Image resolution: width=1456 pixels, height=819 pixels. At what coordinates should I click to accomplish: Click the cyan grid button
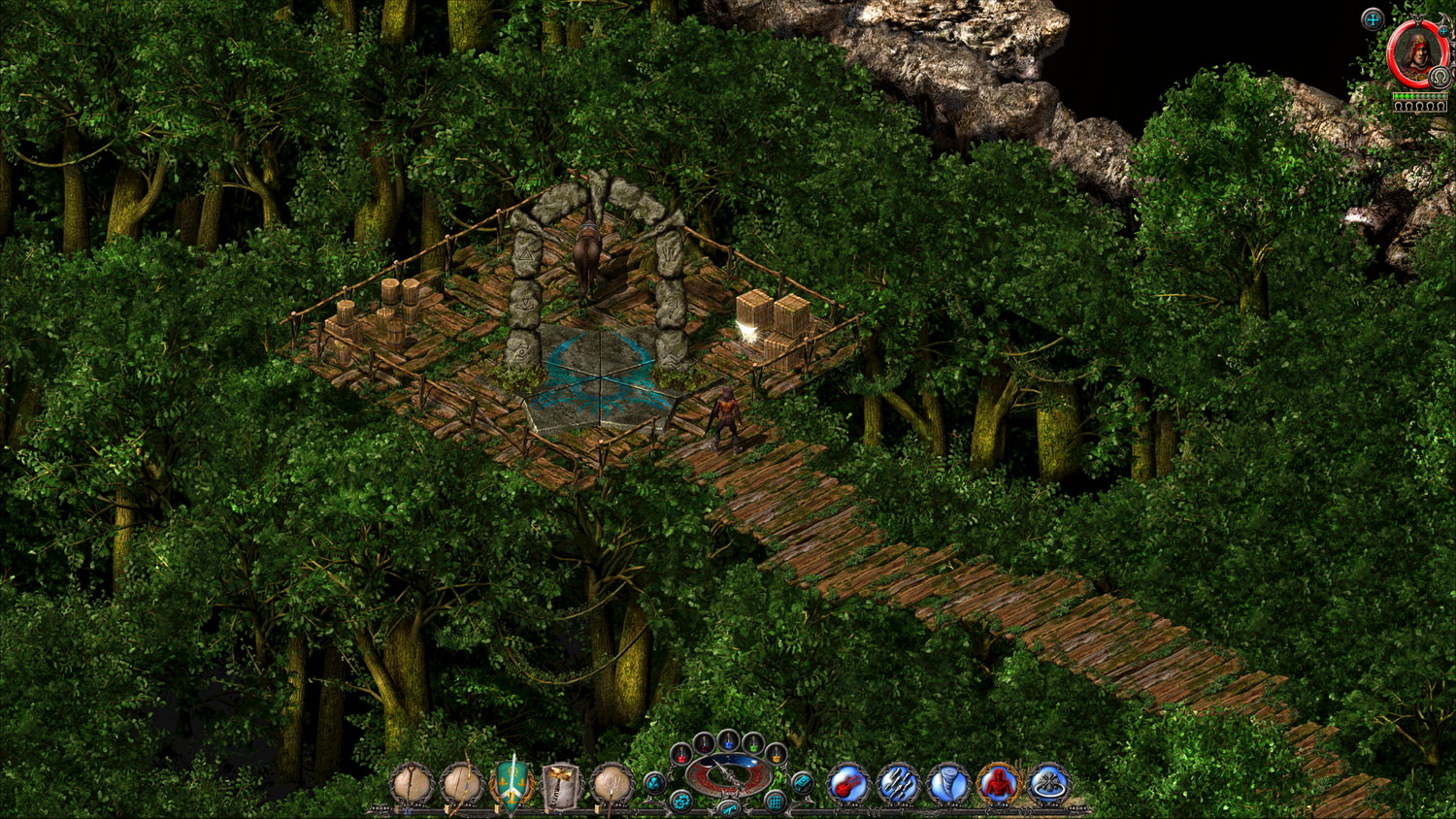(775, 802)
